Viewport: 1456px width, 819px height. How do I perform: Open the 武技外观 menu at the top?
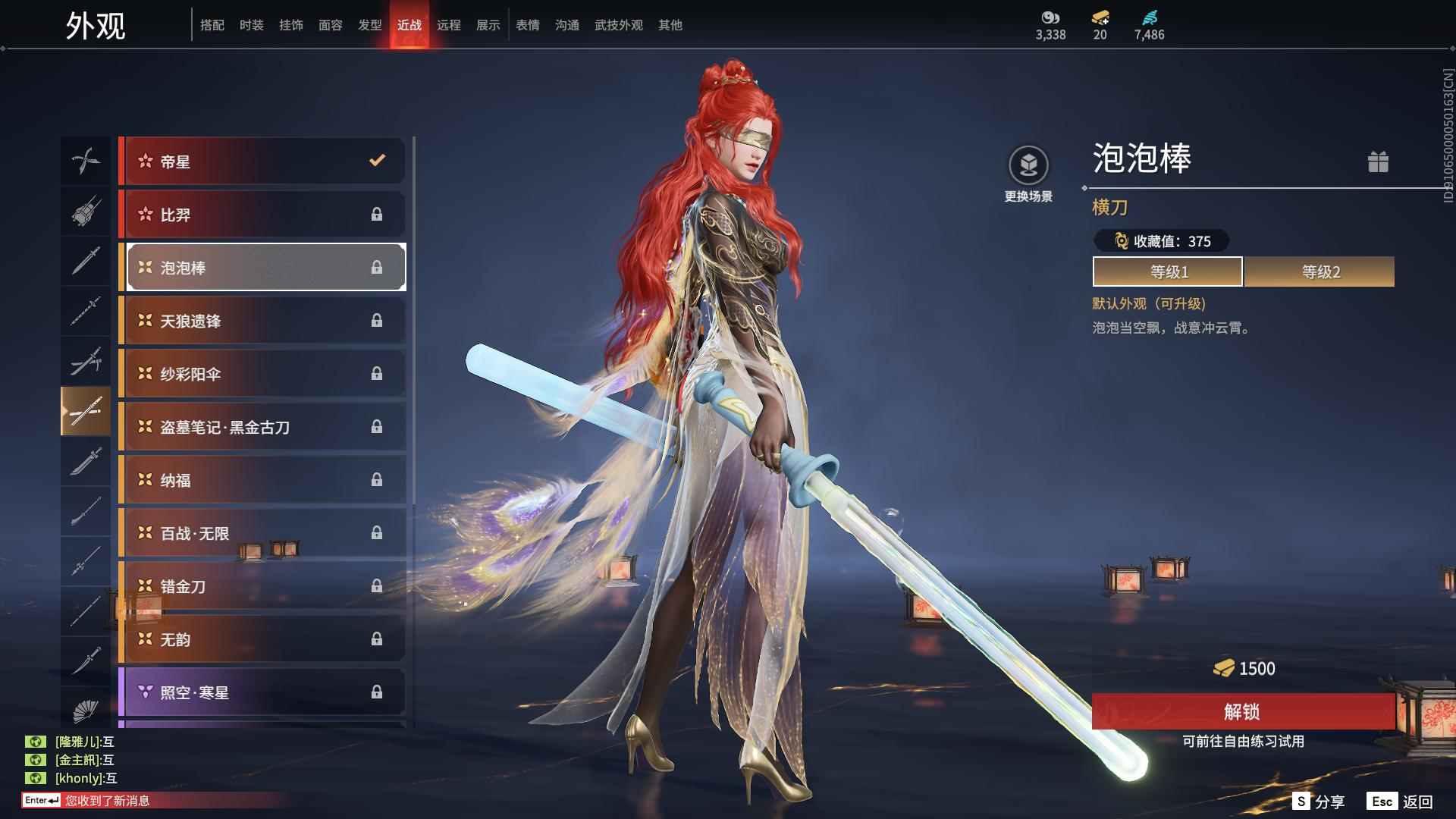[x=617, y=24]
